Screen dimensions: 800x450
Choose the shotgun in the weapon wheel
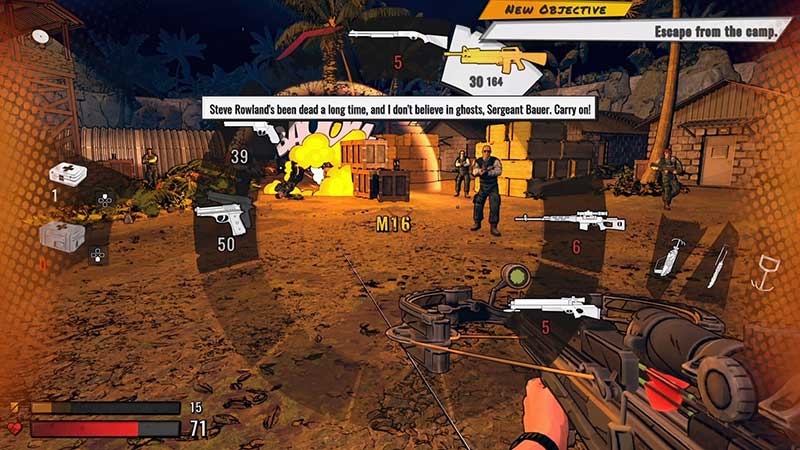coord(397,38)
